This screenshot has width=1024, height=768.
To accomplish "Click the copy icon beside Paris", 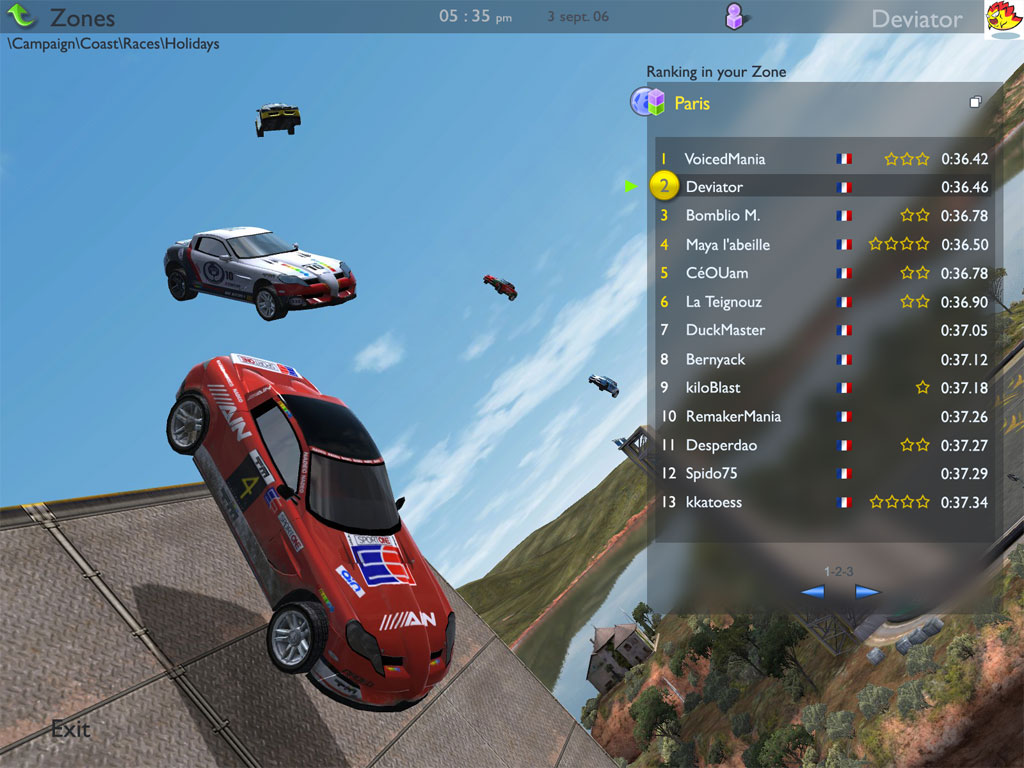I will coord(975,102).
